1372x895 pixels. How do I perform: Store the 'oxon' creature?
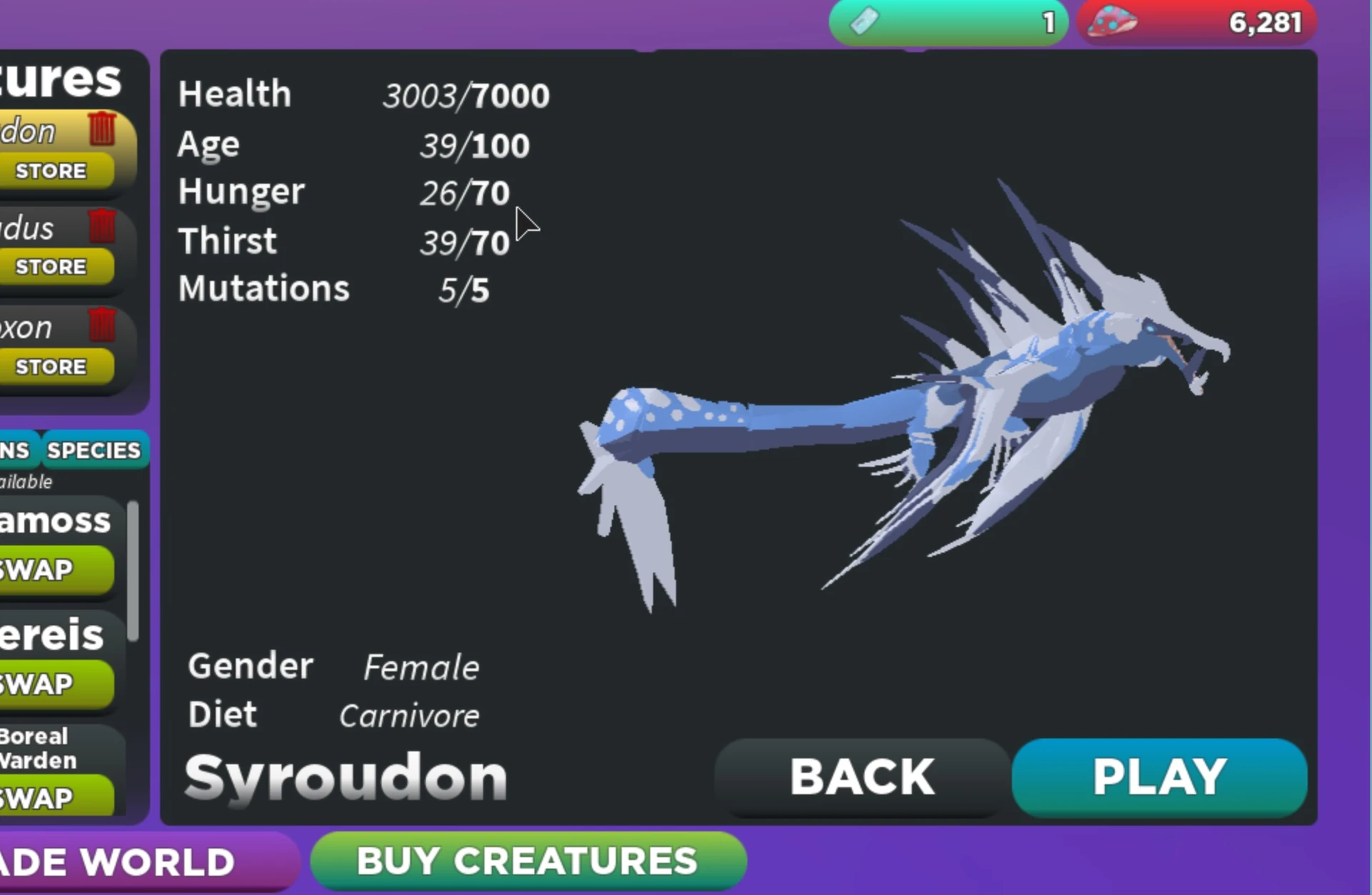point(50,367)
